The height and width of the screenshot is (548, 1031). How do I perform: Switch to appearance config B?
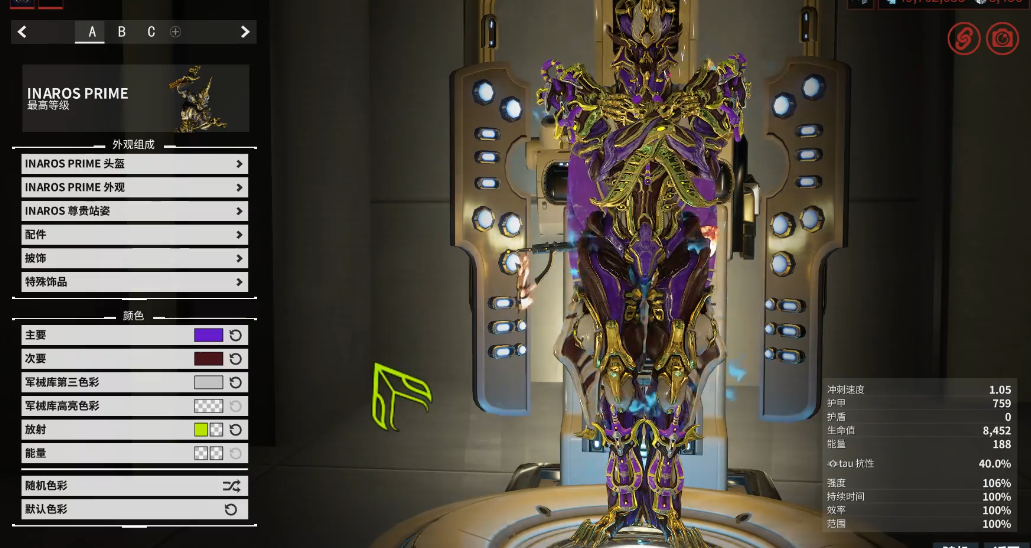click(x=122, y=32)
